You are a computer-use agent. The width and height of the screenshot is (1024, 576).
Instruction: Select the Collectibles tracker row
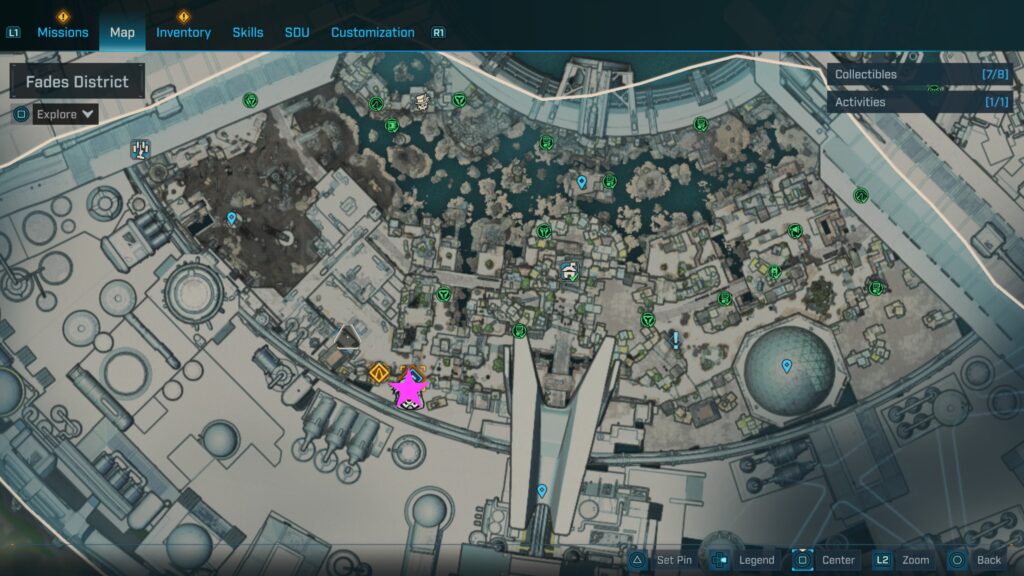(920, 74)
